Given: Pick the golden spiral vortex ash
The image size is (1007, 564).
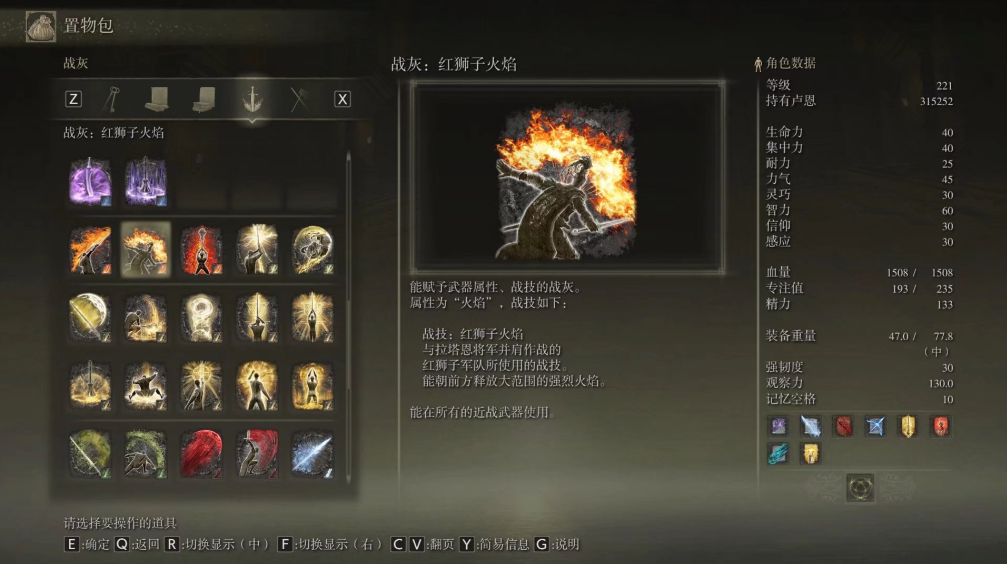Looking at the screenshot, I should click(312, 249).
